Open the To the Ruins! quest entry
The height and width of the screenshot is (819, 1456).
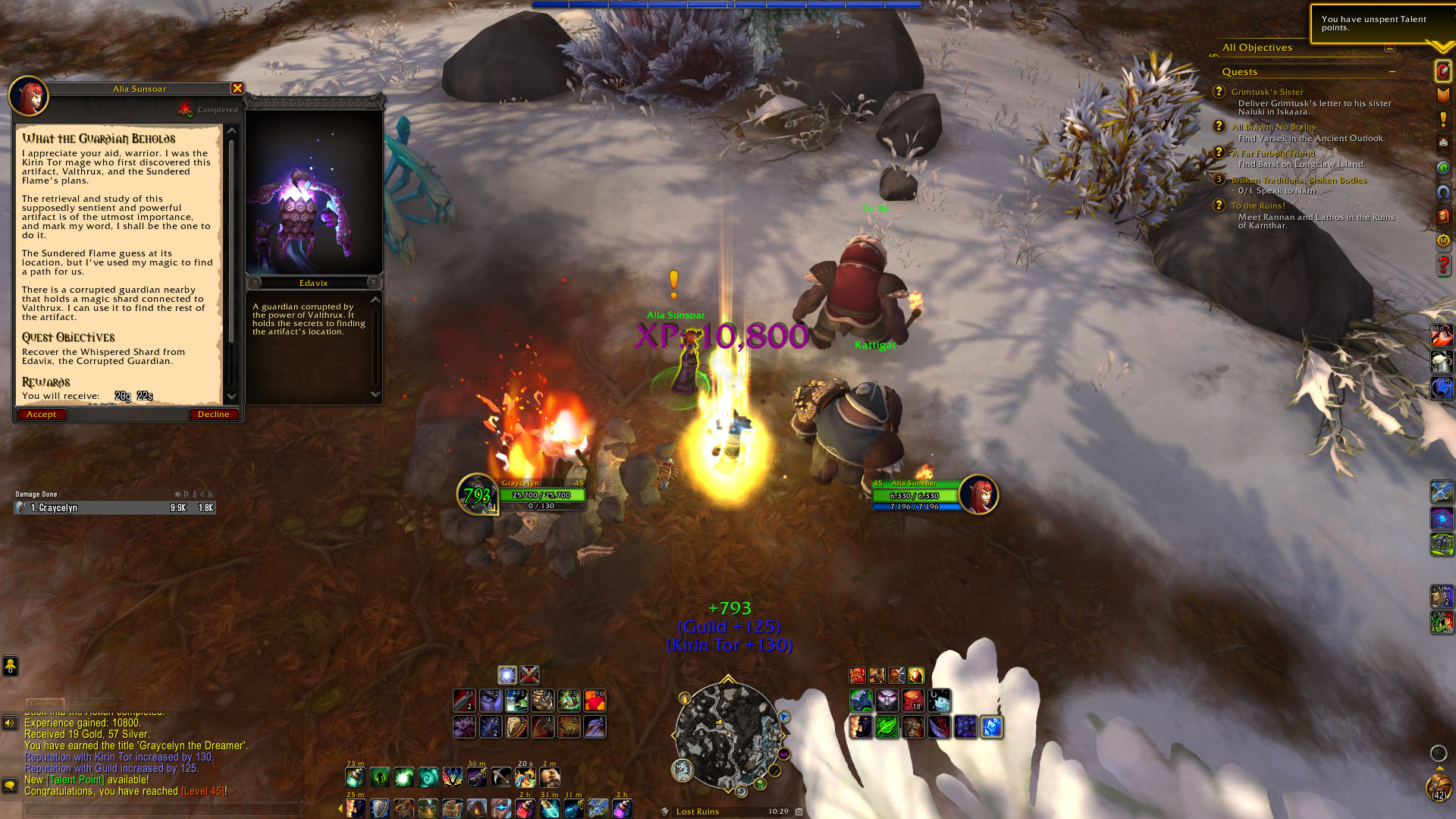(x=1257, y=206)
